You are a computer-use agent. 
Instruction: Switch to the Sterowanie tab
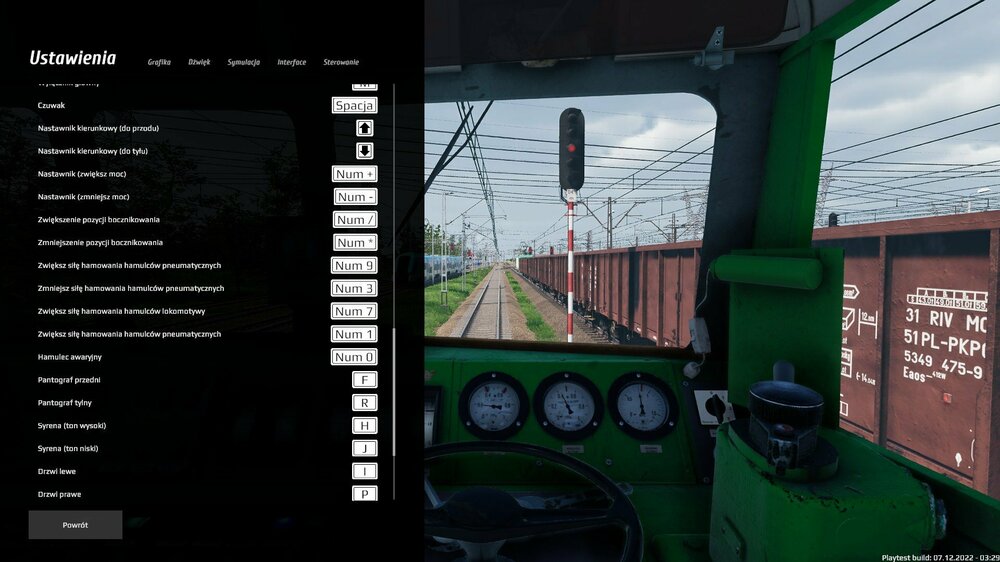tap(341, 62)
